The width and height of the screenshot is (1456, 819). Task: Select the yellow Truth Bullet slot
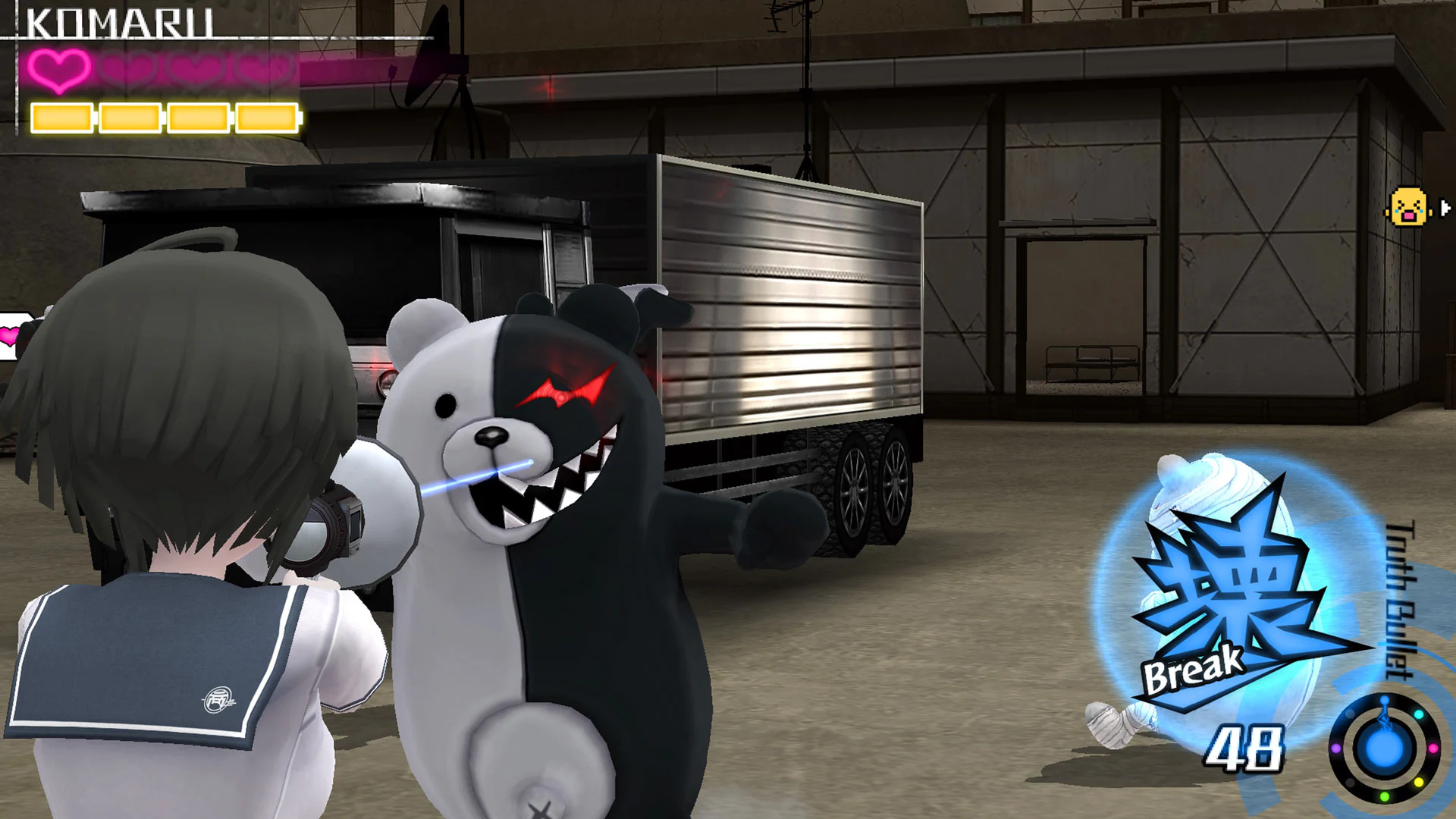click(x=1419, y=783)
